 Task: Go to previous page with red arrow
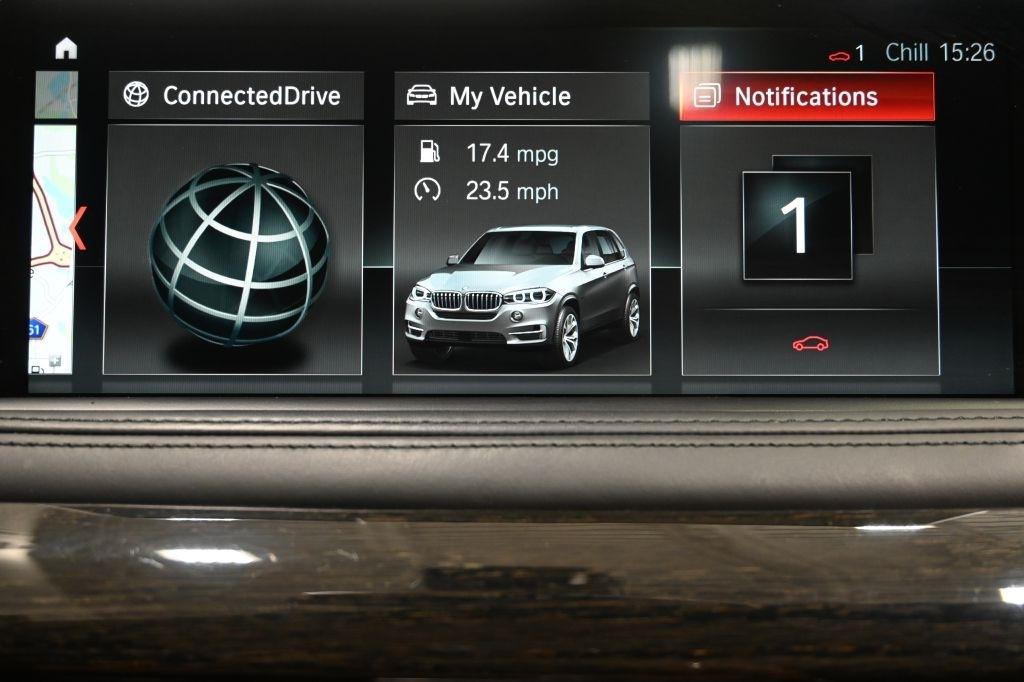(x=79, y=228)
